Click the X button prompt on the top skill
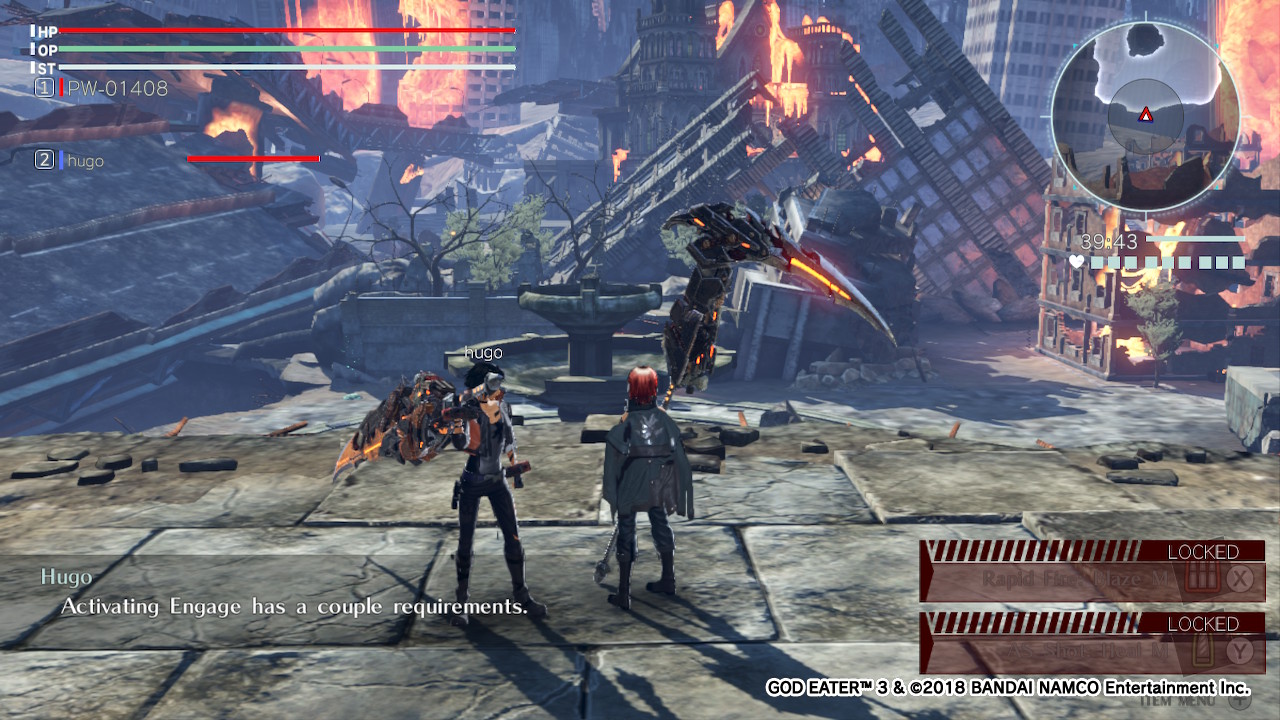Screen dimensions: 1280x720 point(1239,578)
